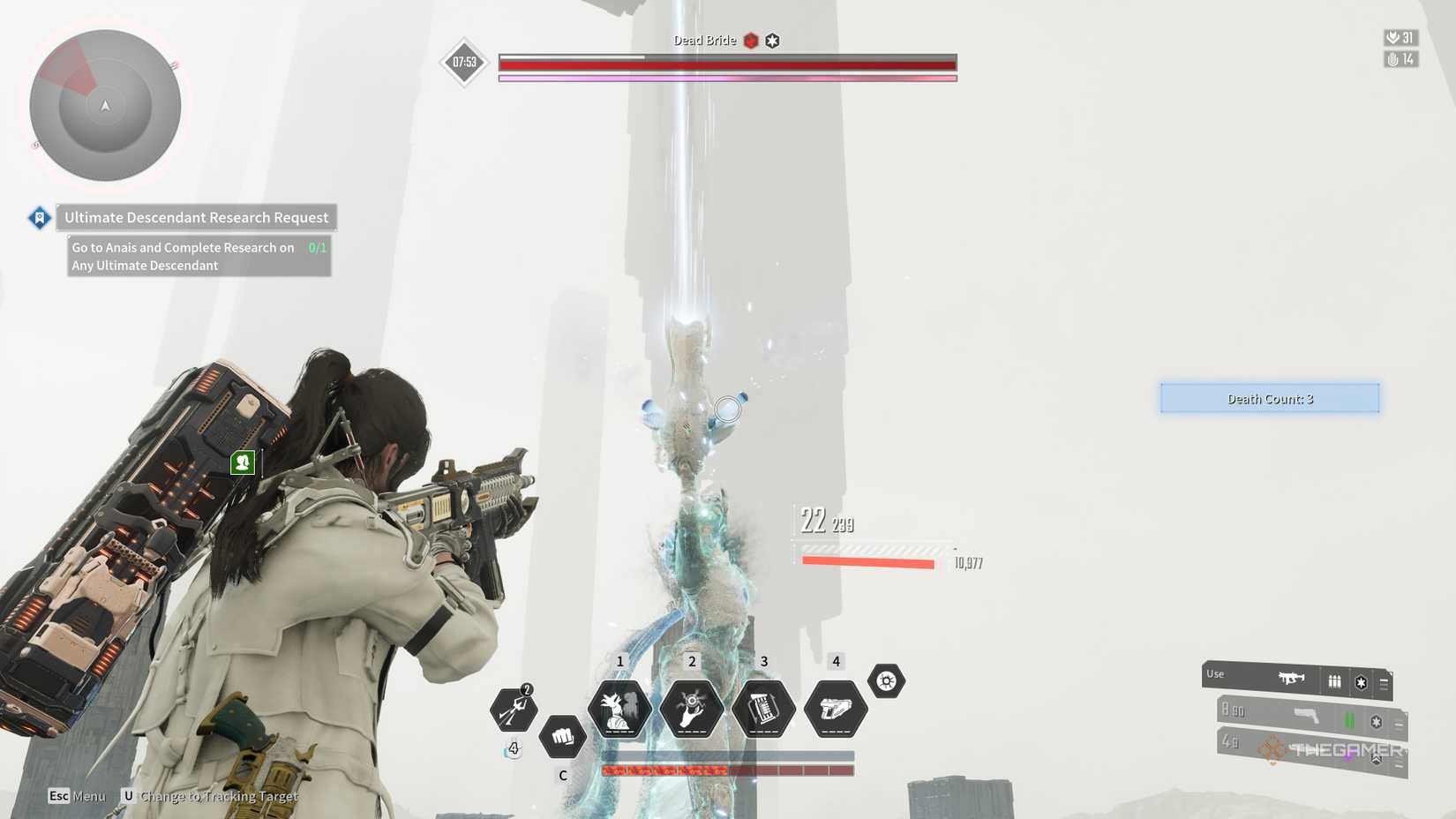Click the 07:53 timer diamond
The height and width of the screenshot is (819, 1456).
[x=462, y=62]
